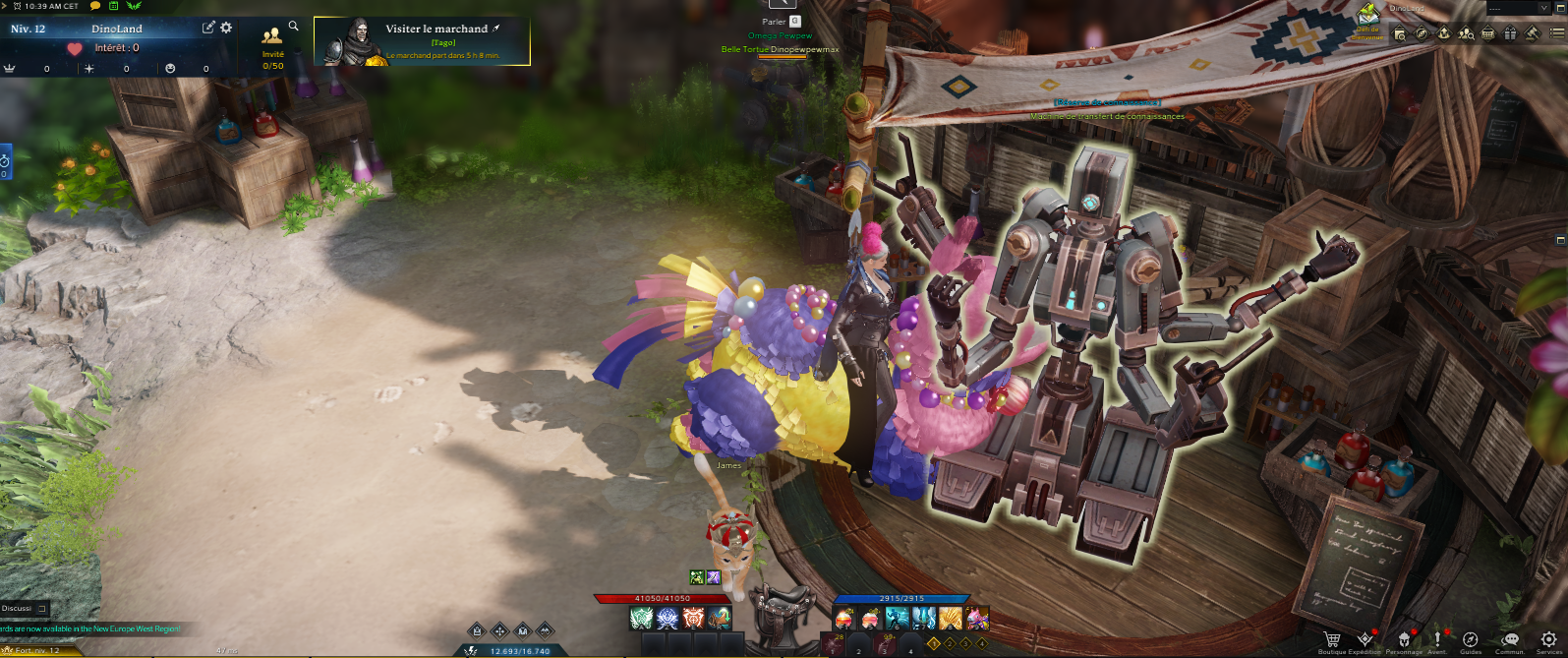Open the gift box icon

[x=1510, y=32]
